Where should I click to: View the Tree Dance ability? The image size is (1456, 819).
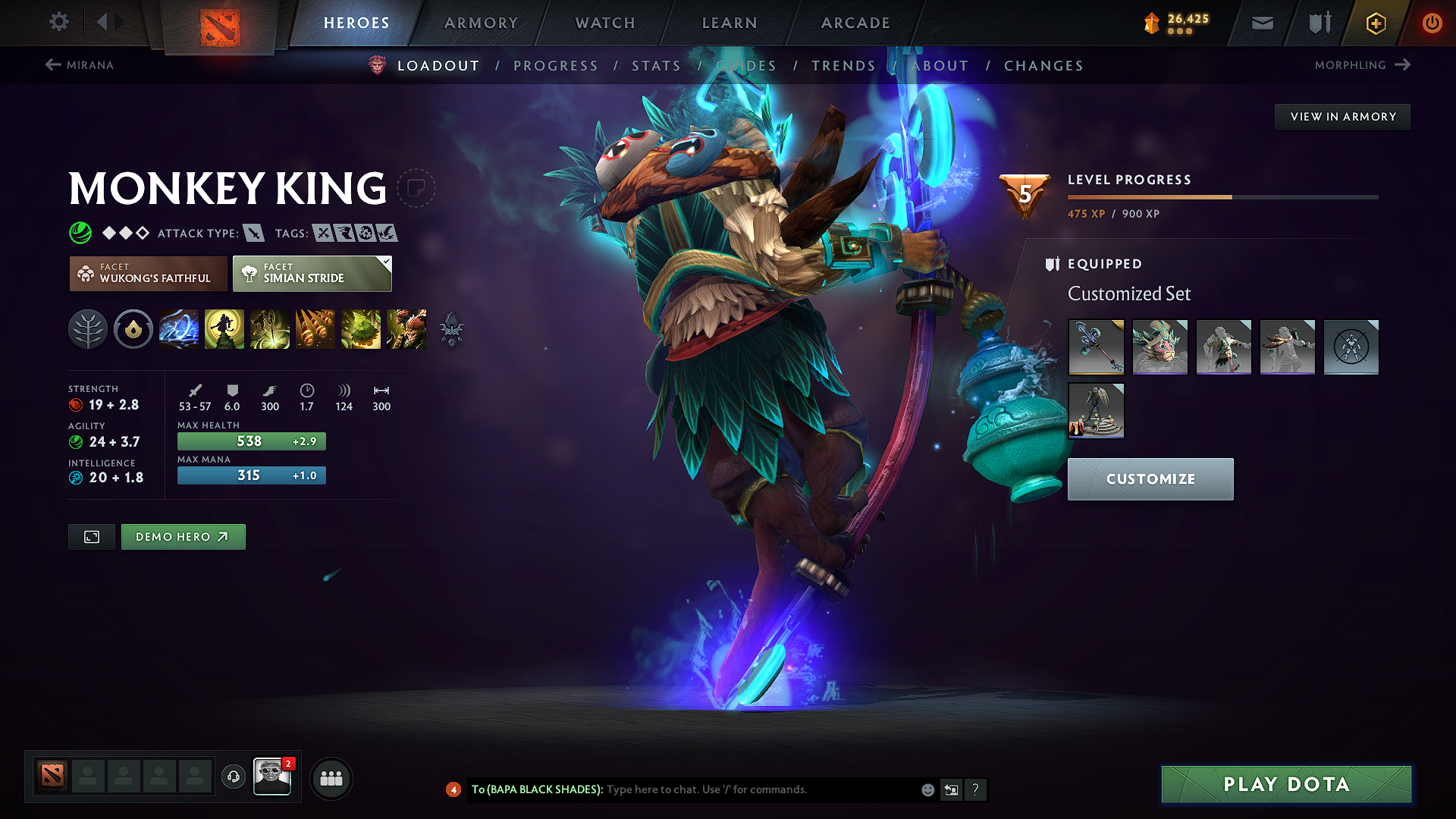[x=224, y=329]
